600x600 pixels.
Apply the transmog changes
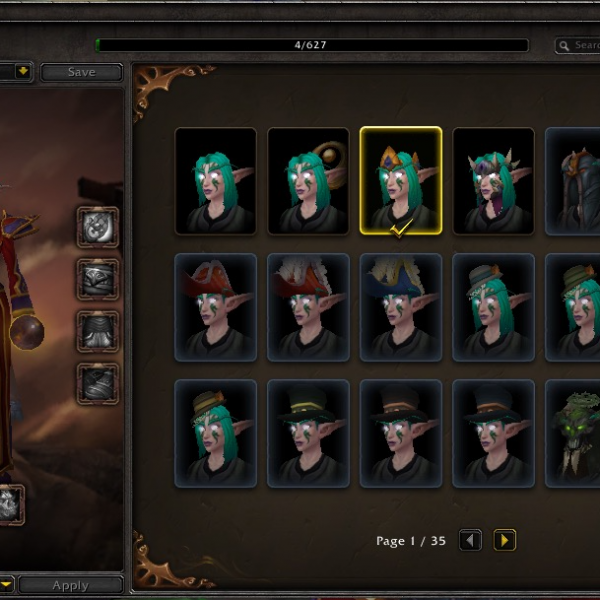pyautogui.click(x=70, y=585)
